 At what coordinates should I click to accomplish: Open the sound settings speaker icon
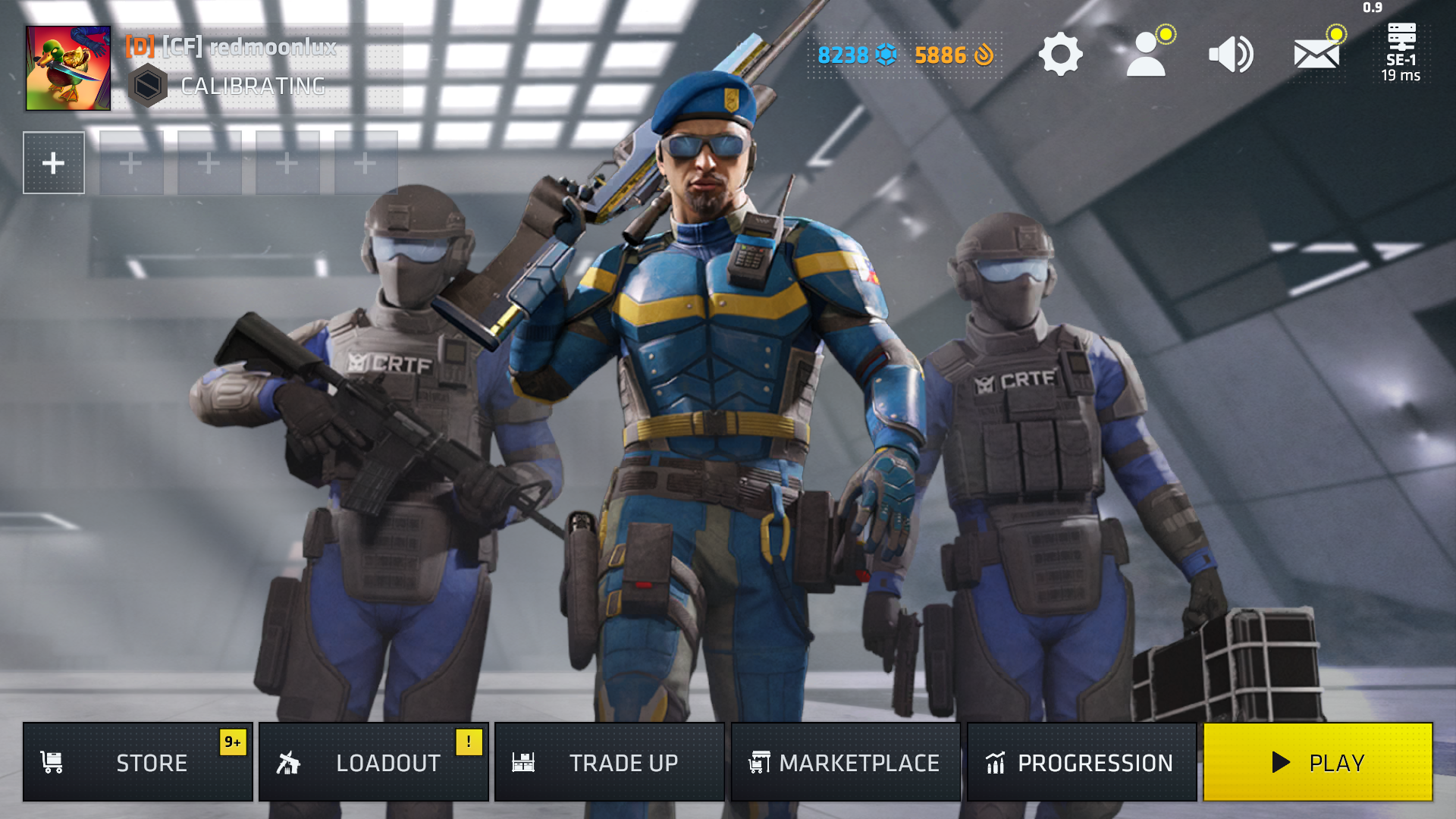pos(1231,55)
